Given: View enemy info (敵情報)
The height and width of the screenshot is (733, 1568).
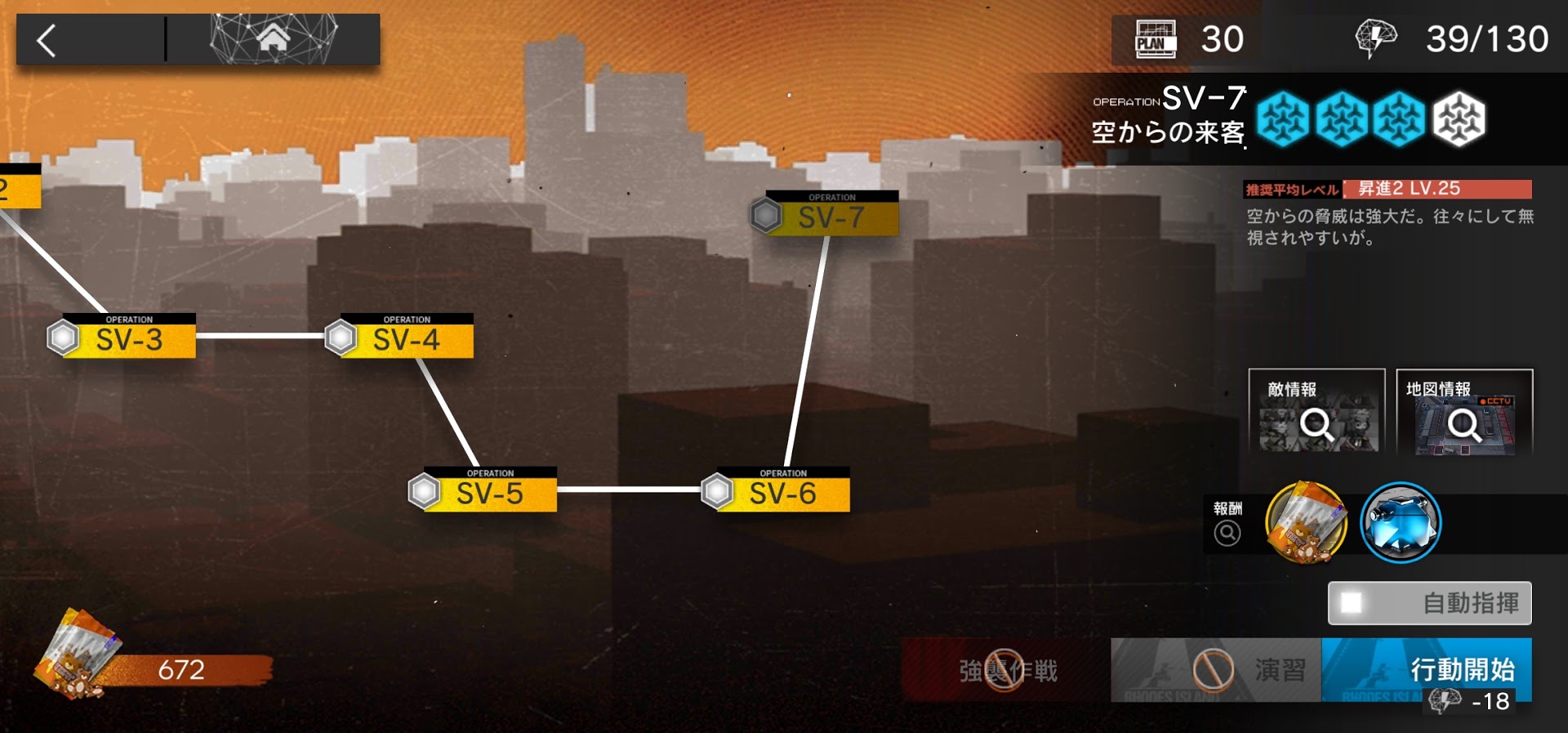Looking at the screenshot, I should [x=1316, y=412].
